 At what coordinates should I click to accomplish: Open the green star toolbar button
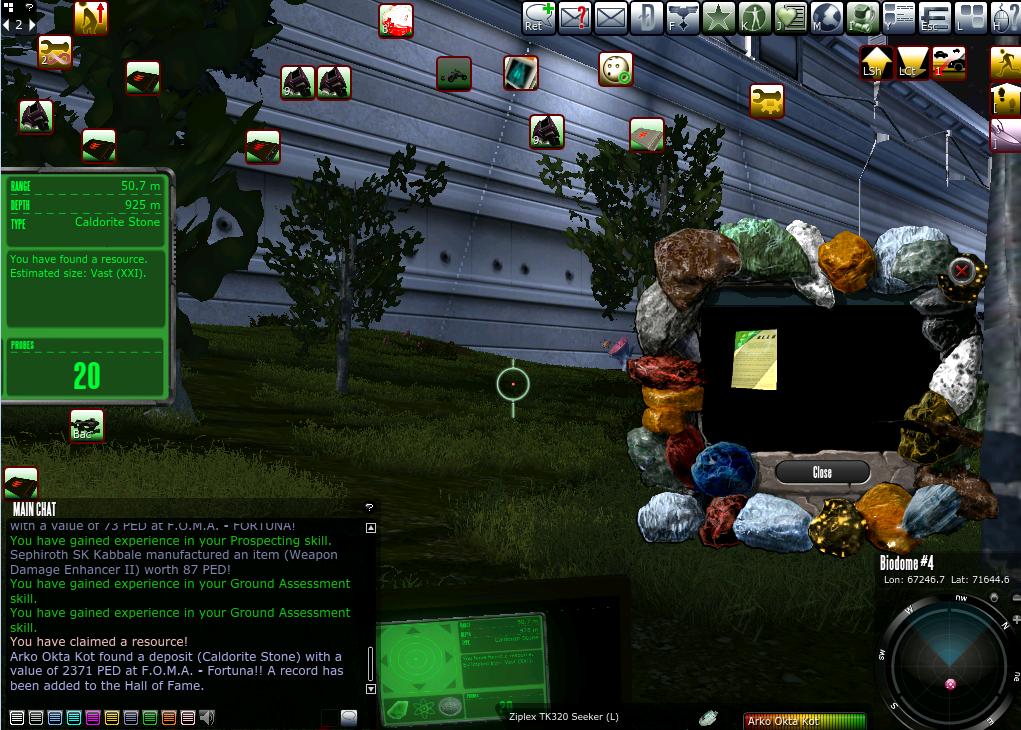(718, 18)
